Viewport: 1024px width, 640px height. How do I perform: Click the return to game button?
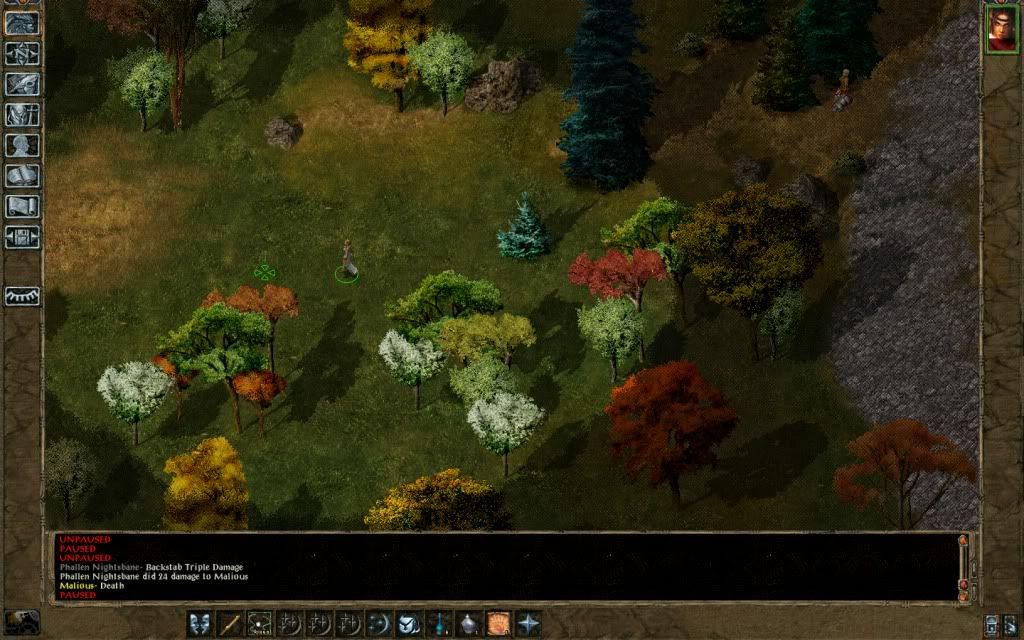(22, 24)
